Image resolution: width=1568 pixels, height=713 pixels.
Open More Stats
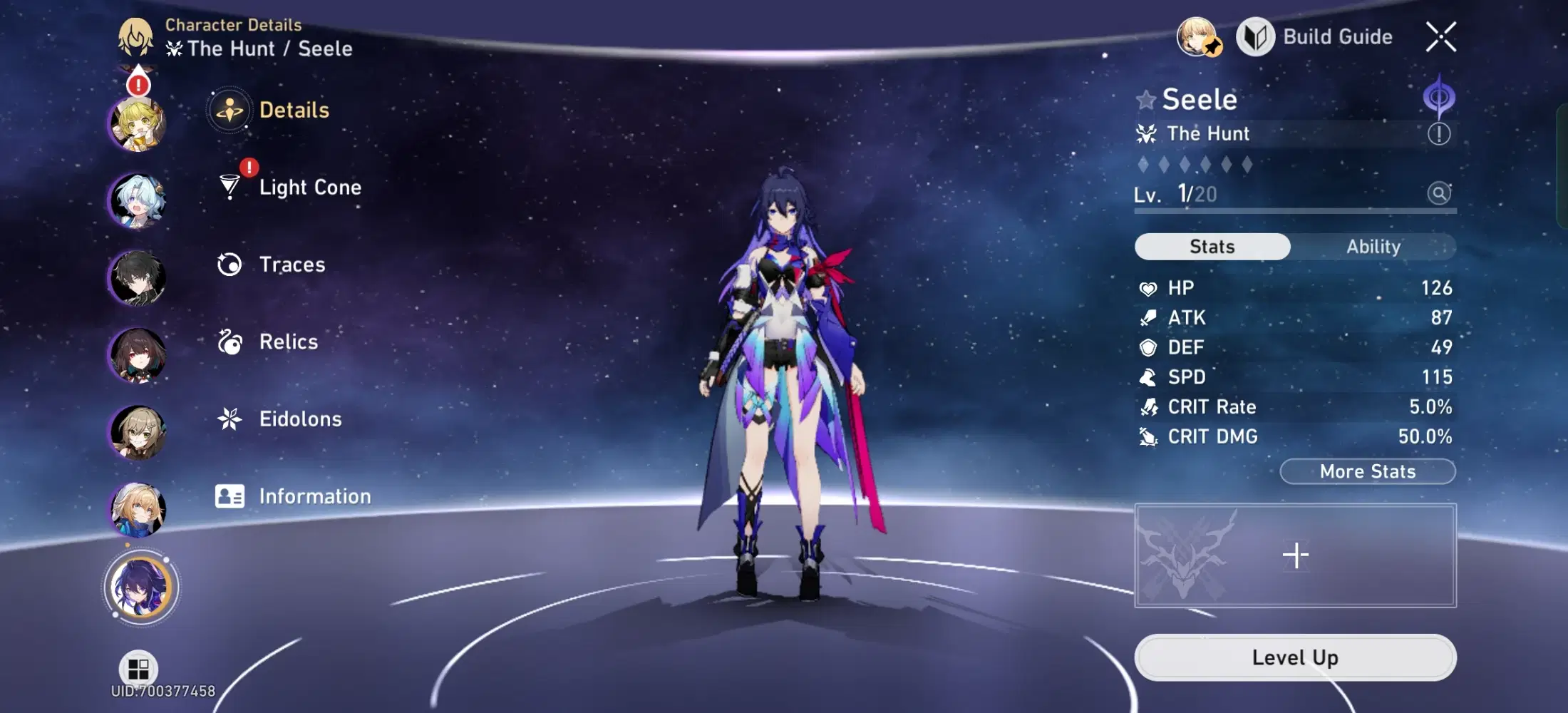(1366, 471)
